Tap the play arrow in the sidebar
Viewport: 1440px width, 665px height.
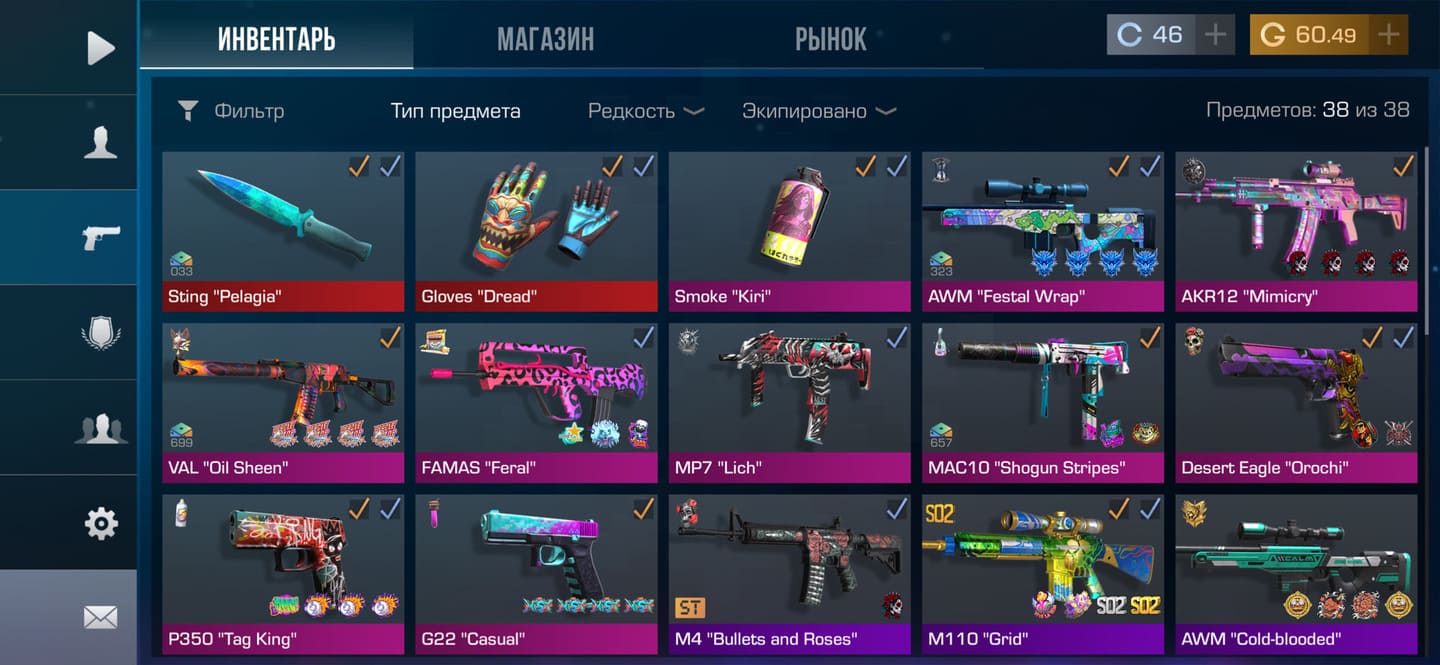click(x=100, y=48)
